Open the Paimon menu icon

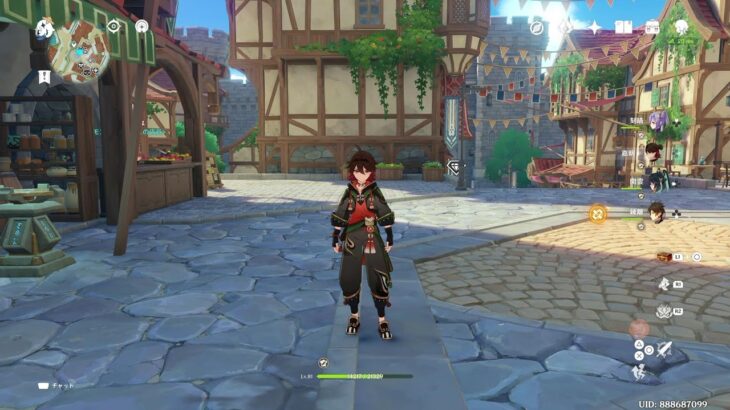tap(45, 27)
